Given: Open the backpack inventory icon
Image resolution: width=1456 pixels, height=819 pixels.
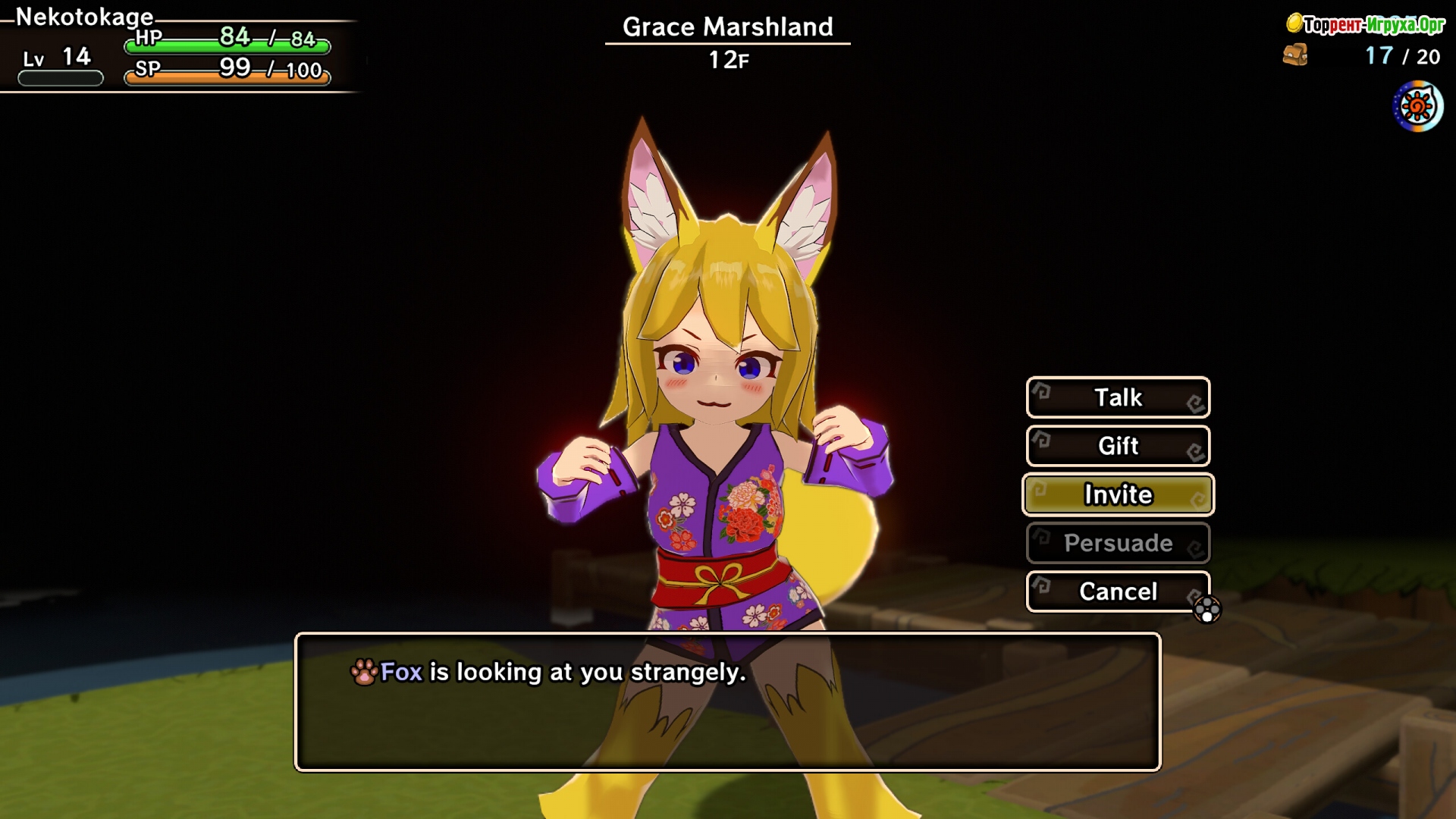Looking at the screenshot, I should click(1295, 55).
